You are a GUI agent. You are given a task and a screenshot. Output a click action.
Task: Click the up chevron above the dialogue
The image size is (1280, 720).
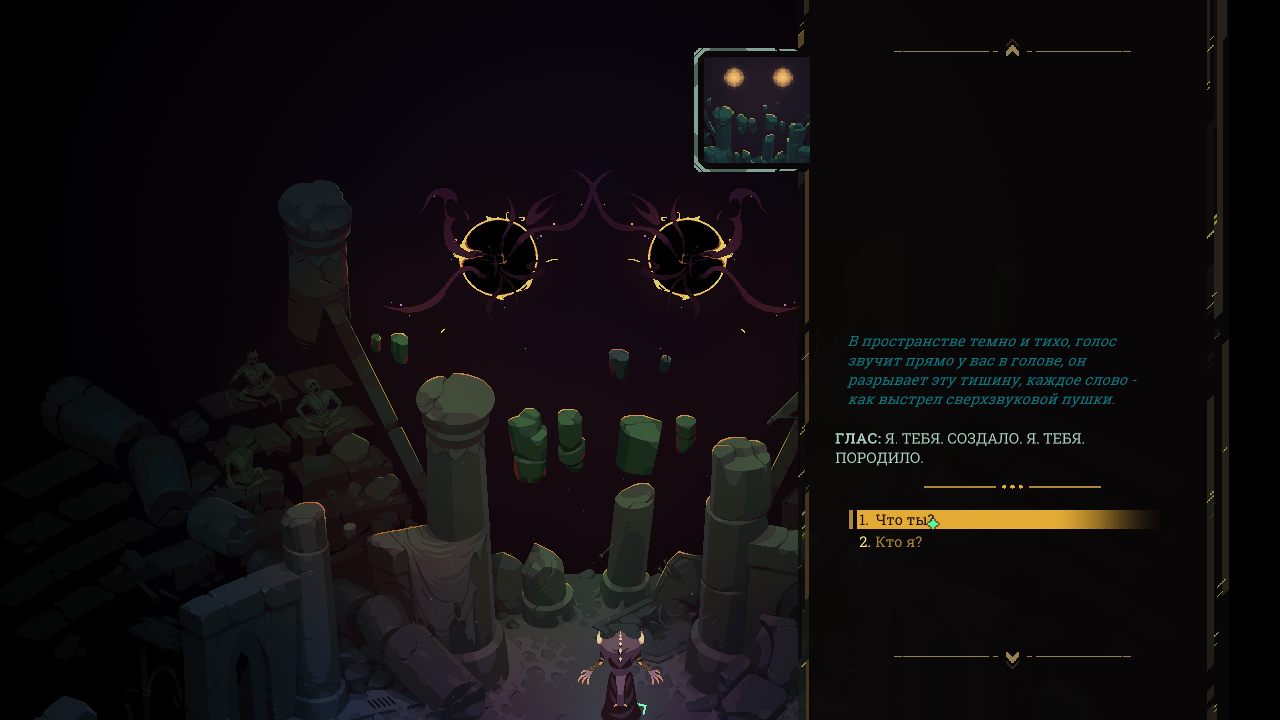tap(1012, 49)
